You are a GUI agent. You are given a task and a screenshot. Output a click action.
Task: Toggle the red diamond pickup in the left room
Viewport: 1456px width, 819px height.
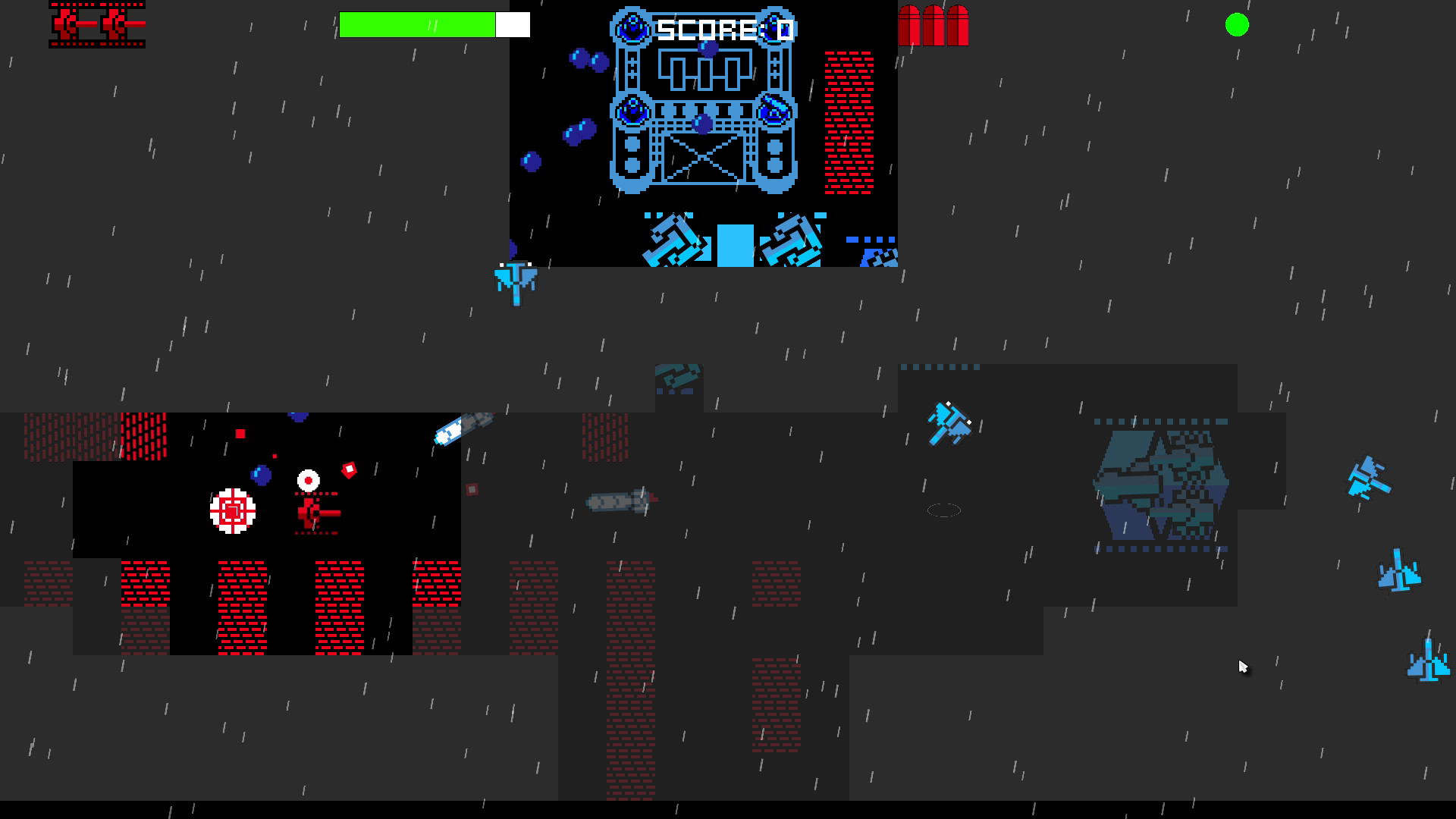pos(350,472)
